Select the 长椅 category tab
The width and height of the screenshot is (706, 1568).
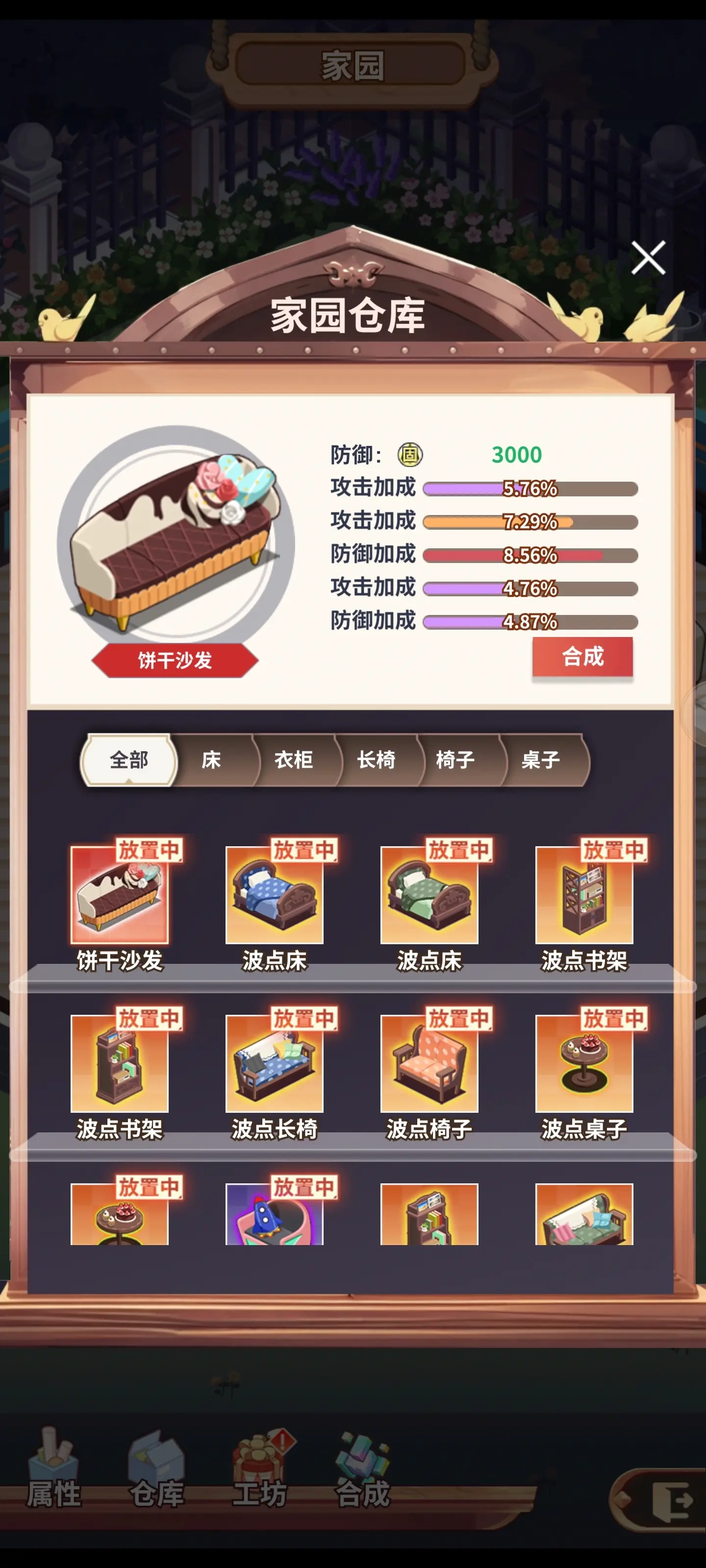point(378,760)
